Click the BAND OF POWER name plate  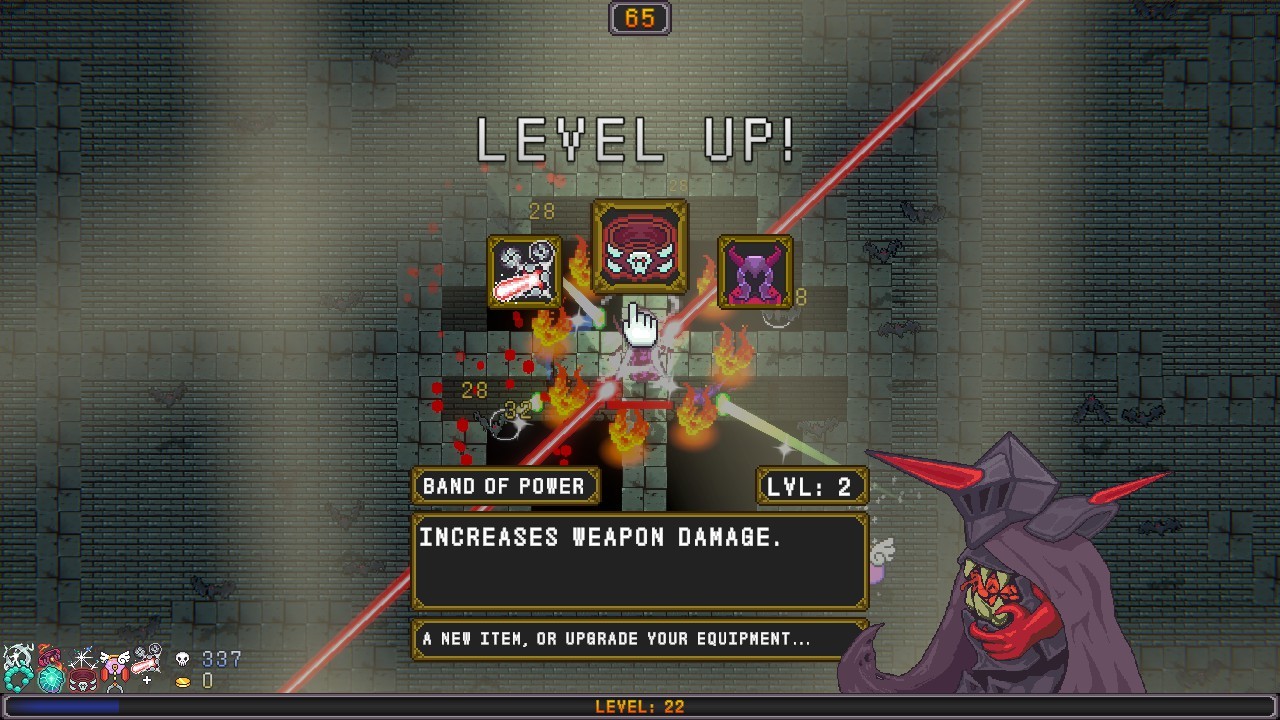coord(505,486)
